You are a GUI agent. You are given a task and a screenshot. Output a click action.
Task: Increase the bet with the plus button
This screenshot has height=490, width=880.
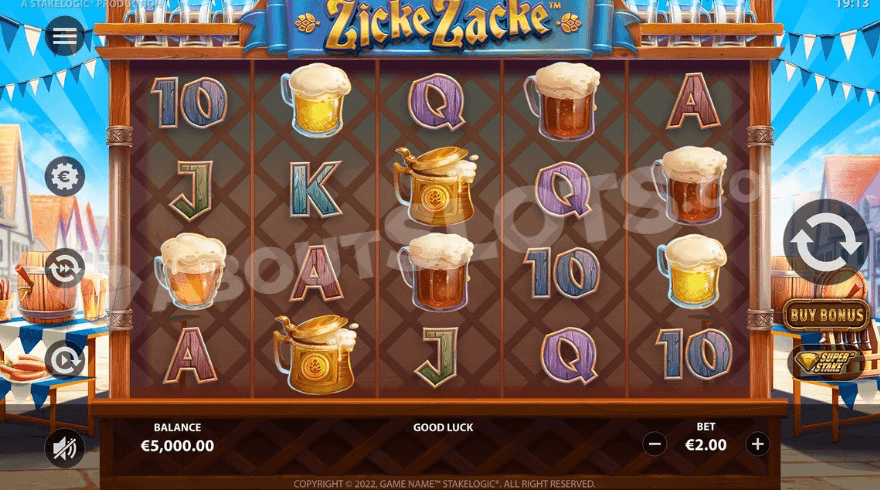tap(757, 444)
